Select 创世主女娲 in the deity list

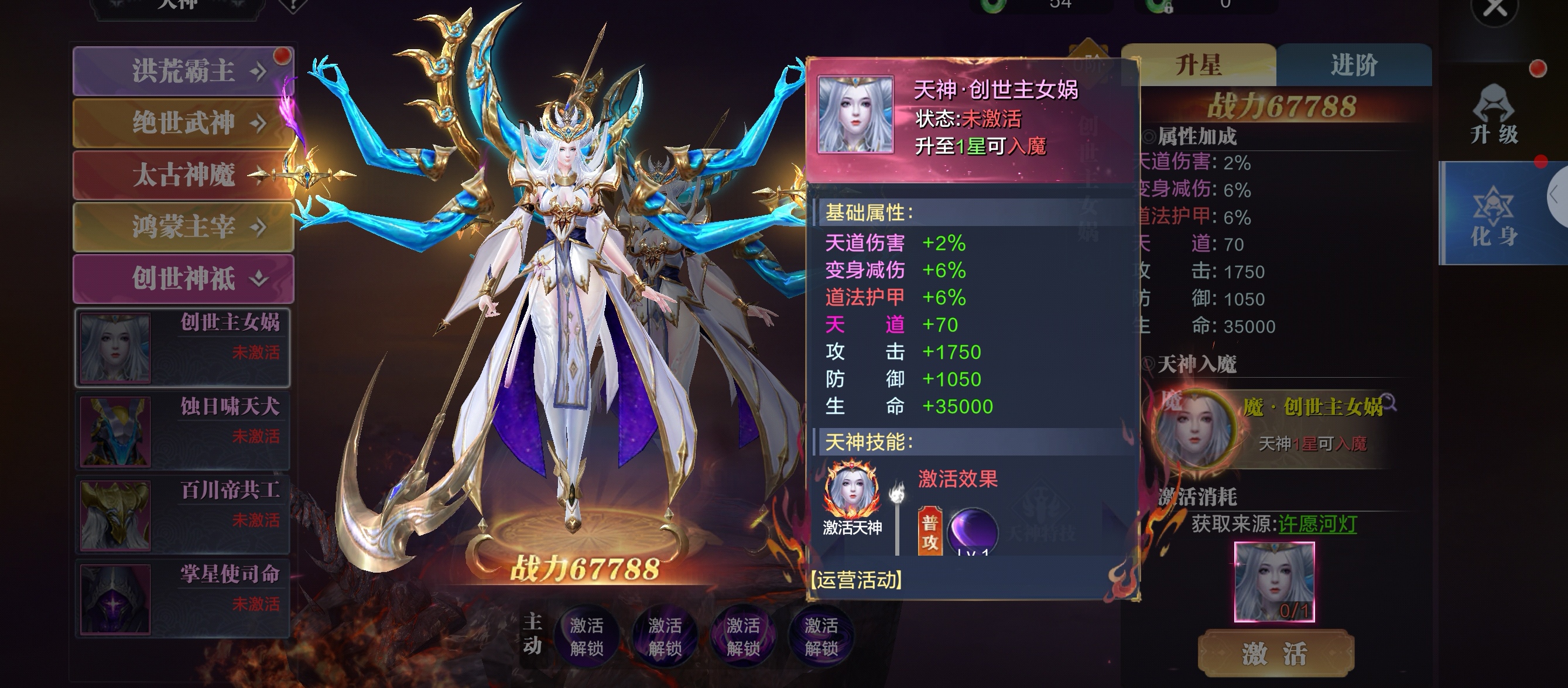(182, 348)
